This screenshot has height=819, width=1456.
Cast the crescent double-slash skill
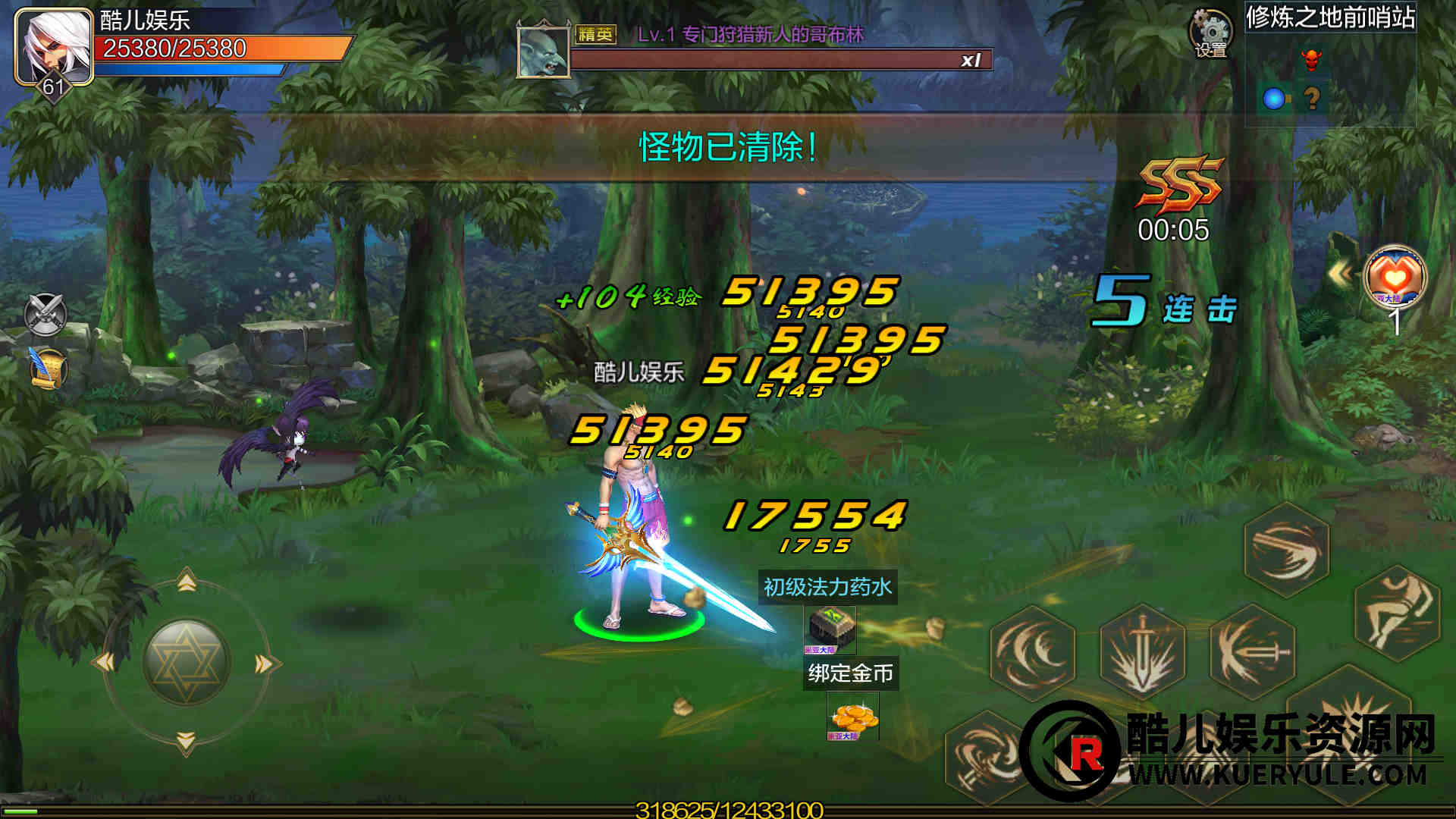(1033, 651)
